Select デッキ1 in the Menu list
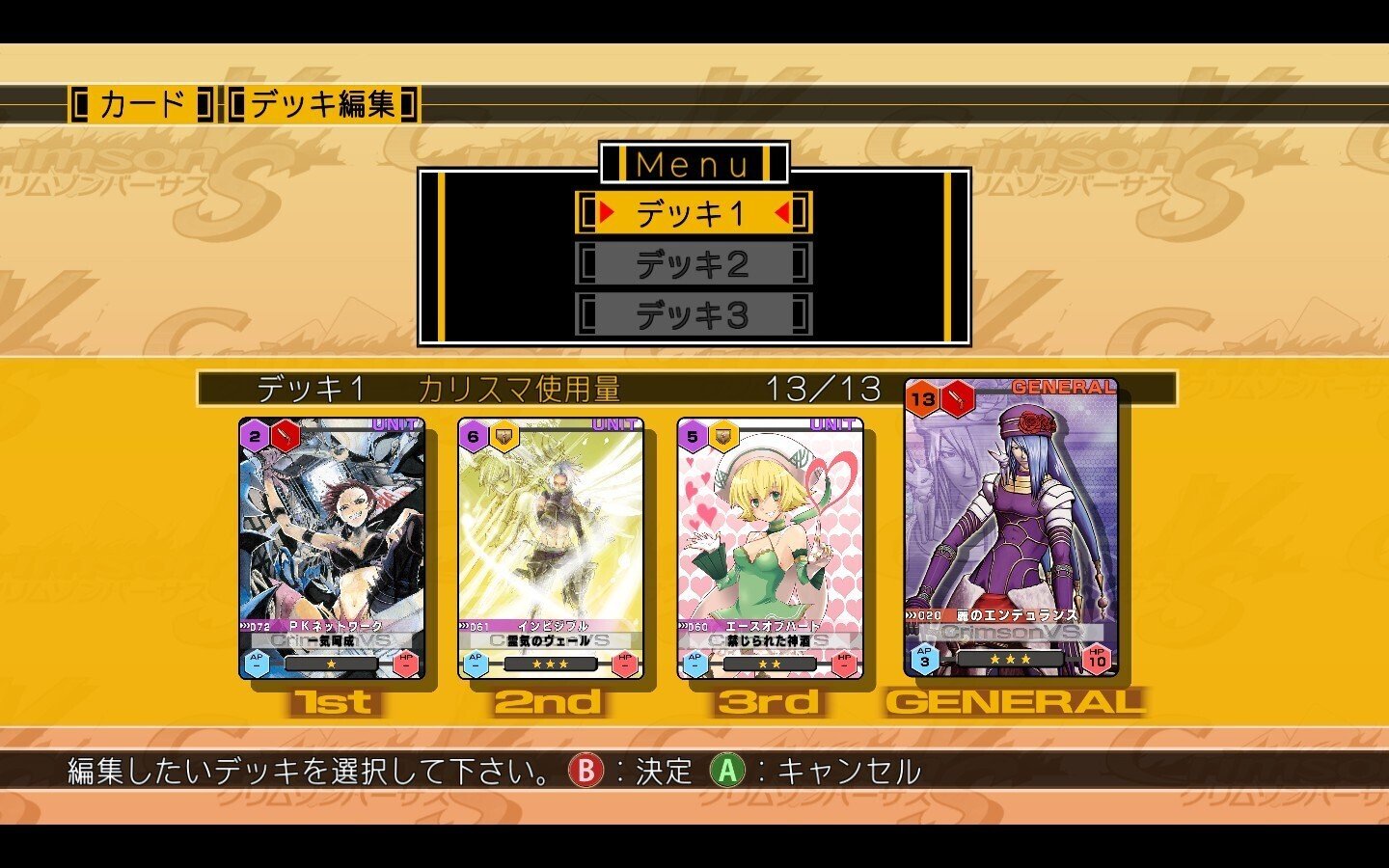This screenshot has width=1389, height=868. click(693, 215)
